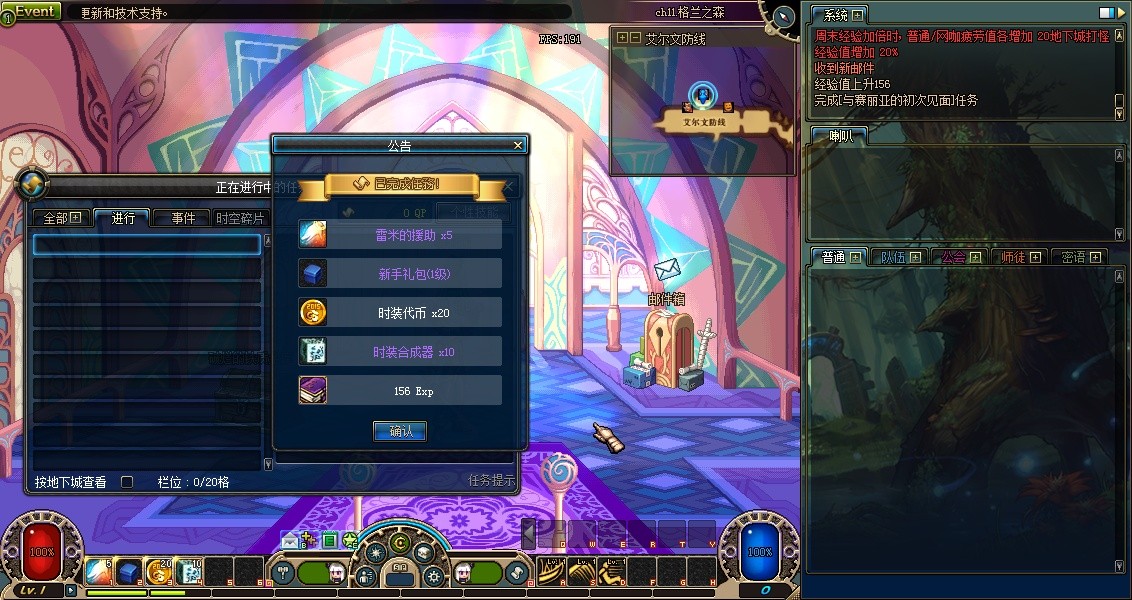This screenshot has height=600, width=1132.
Task: Use the blue gift box hotbar item
Action: (128, 571)
